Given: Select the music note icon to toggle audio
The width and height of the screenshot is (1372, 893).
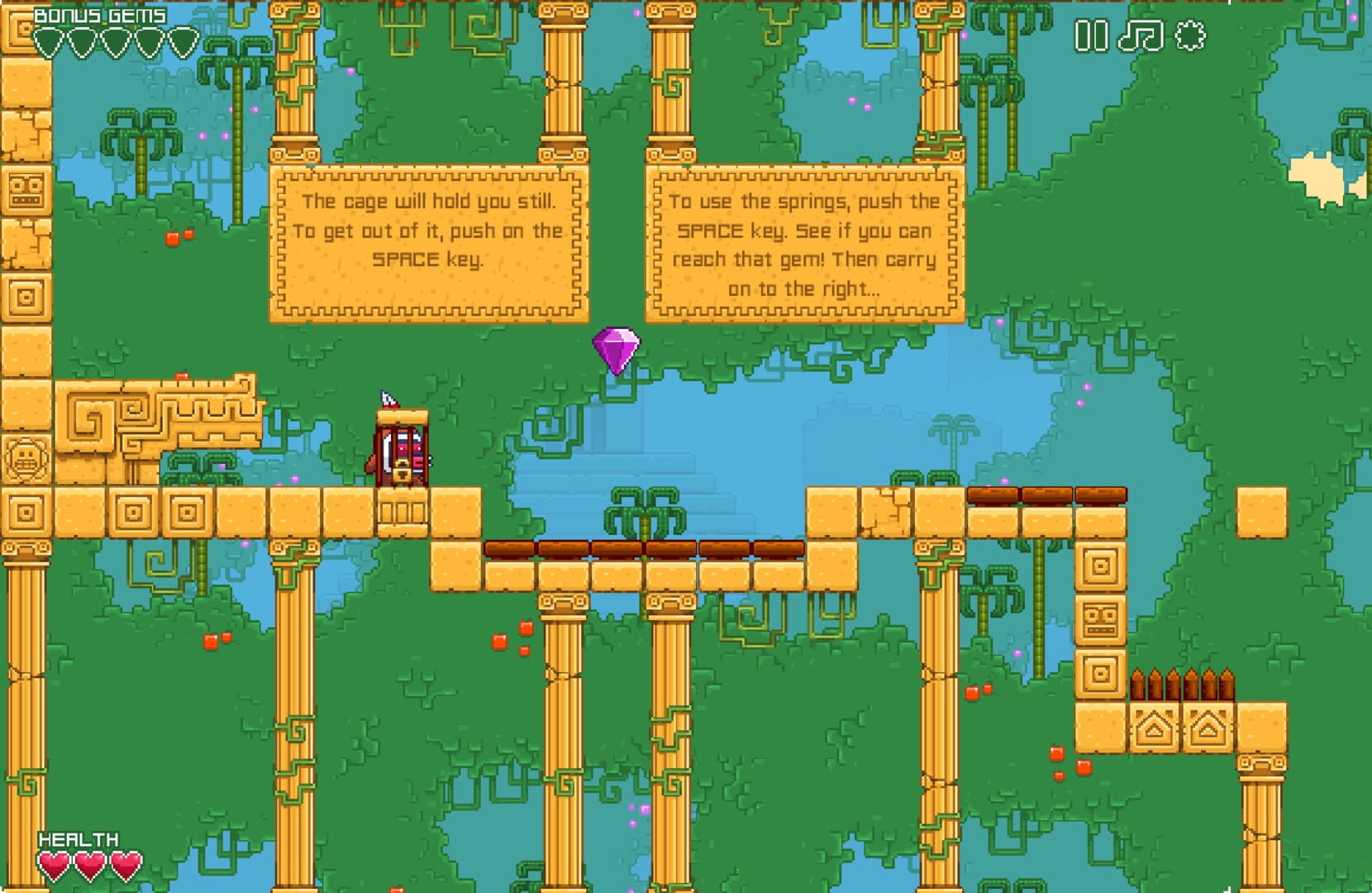Looking at the screenshot, I should point(1139,36).
